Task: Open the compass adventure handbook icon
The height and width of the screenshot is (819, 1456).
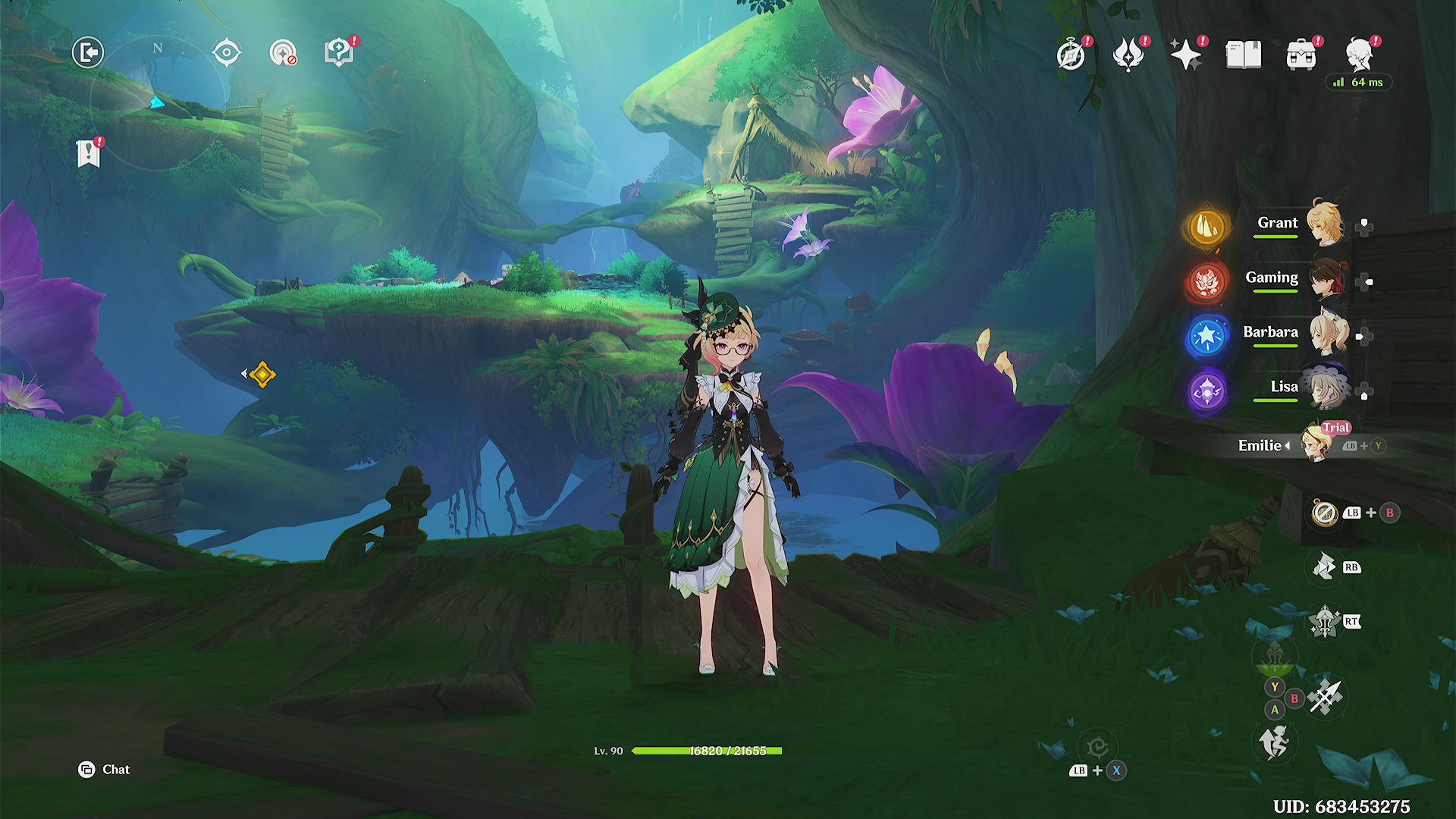Action: pyautogui.click(x=1071, y=55)
